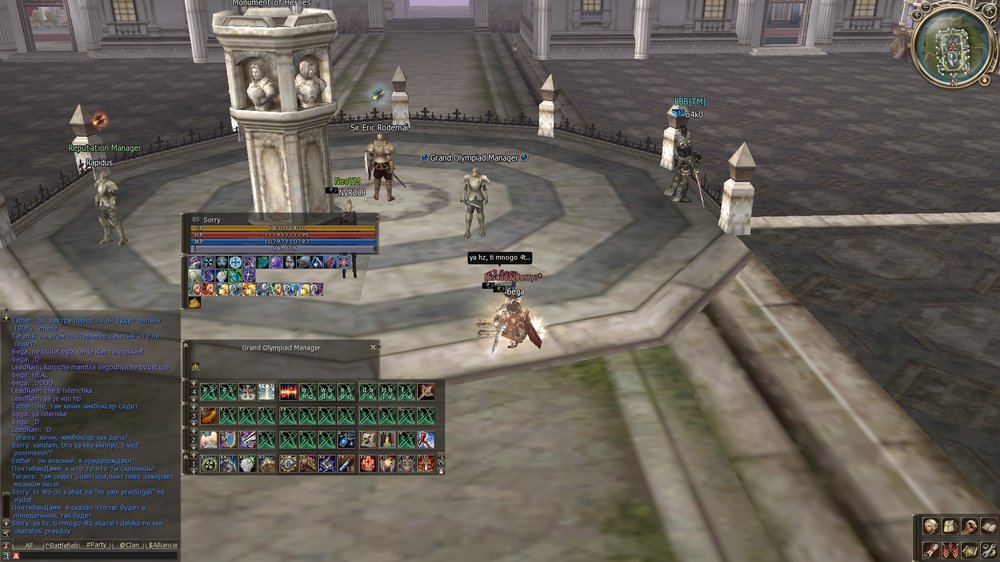Switch chat to the $Alliance tab
1000x562 pixels.
(163, 545)
